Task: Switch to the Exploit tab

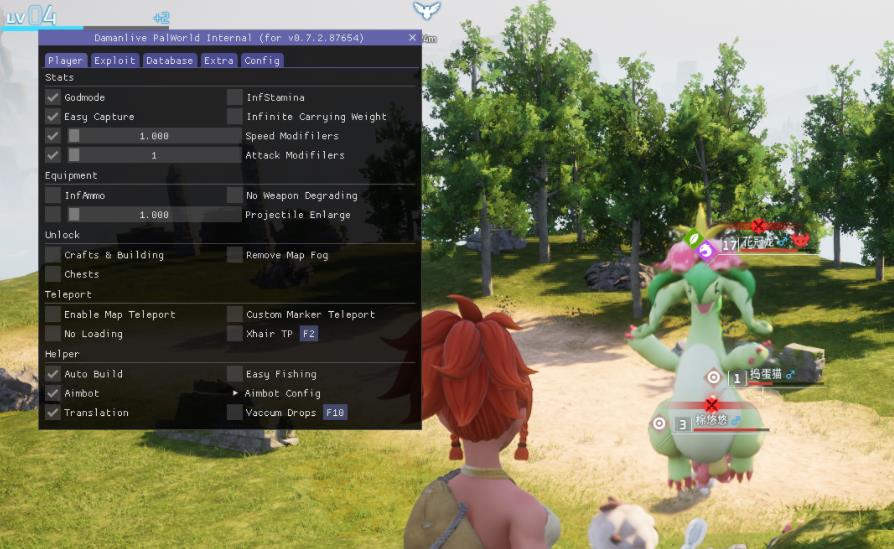Action: click(x=115, y=60)
